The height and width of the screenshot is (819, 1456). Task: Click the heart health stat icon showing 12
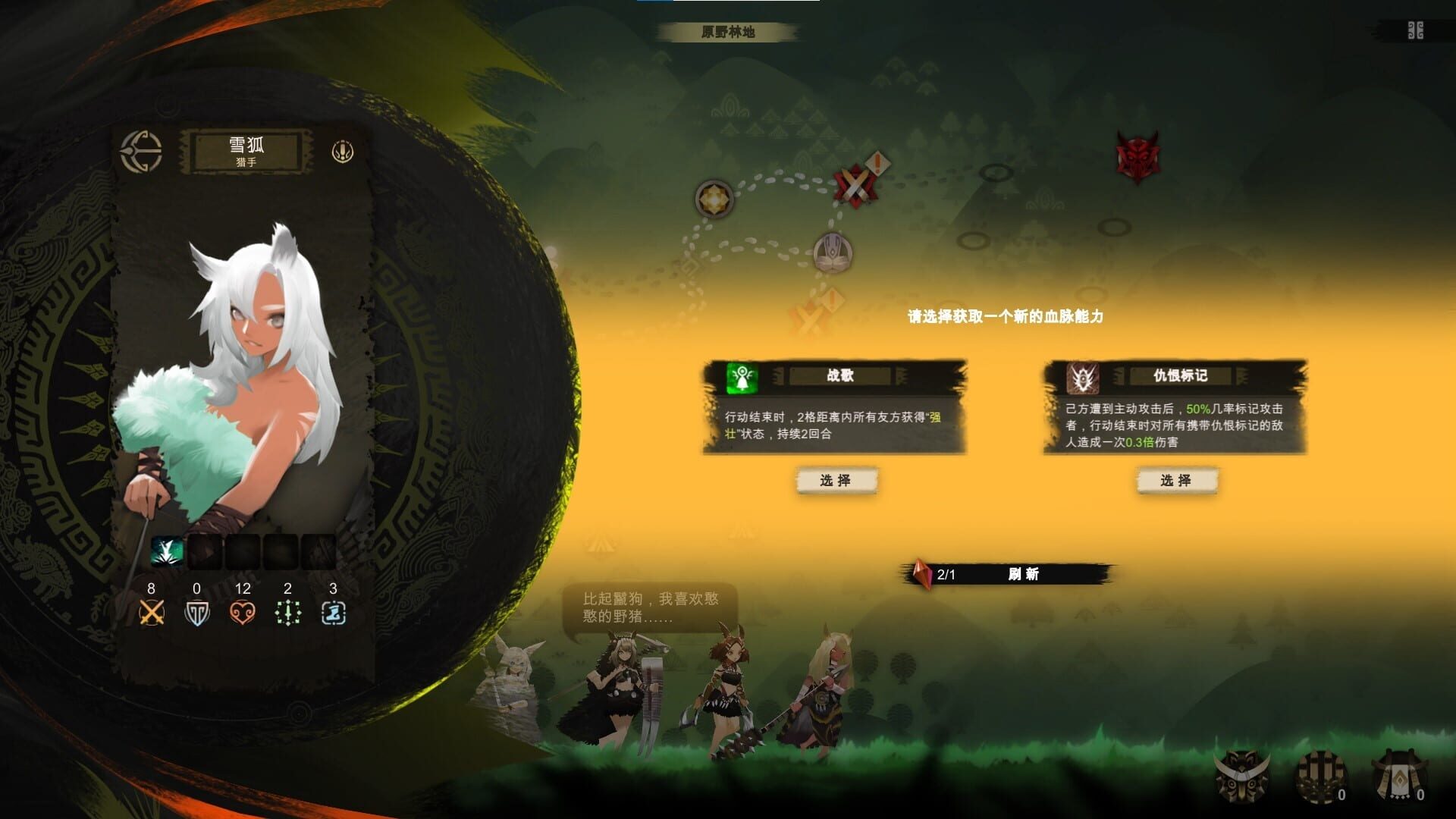(x=241, y=611)
